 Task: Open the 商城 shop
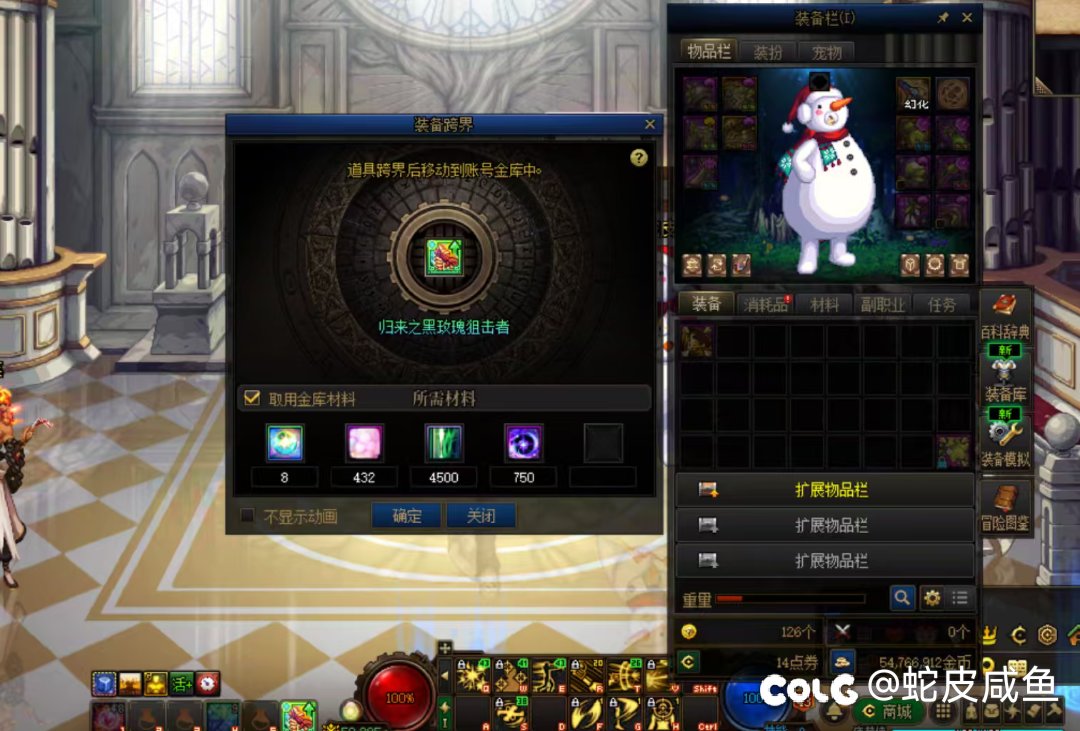tap(888, 711)
